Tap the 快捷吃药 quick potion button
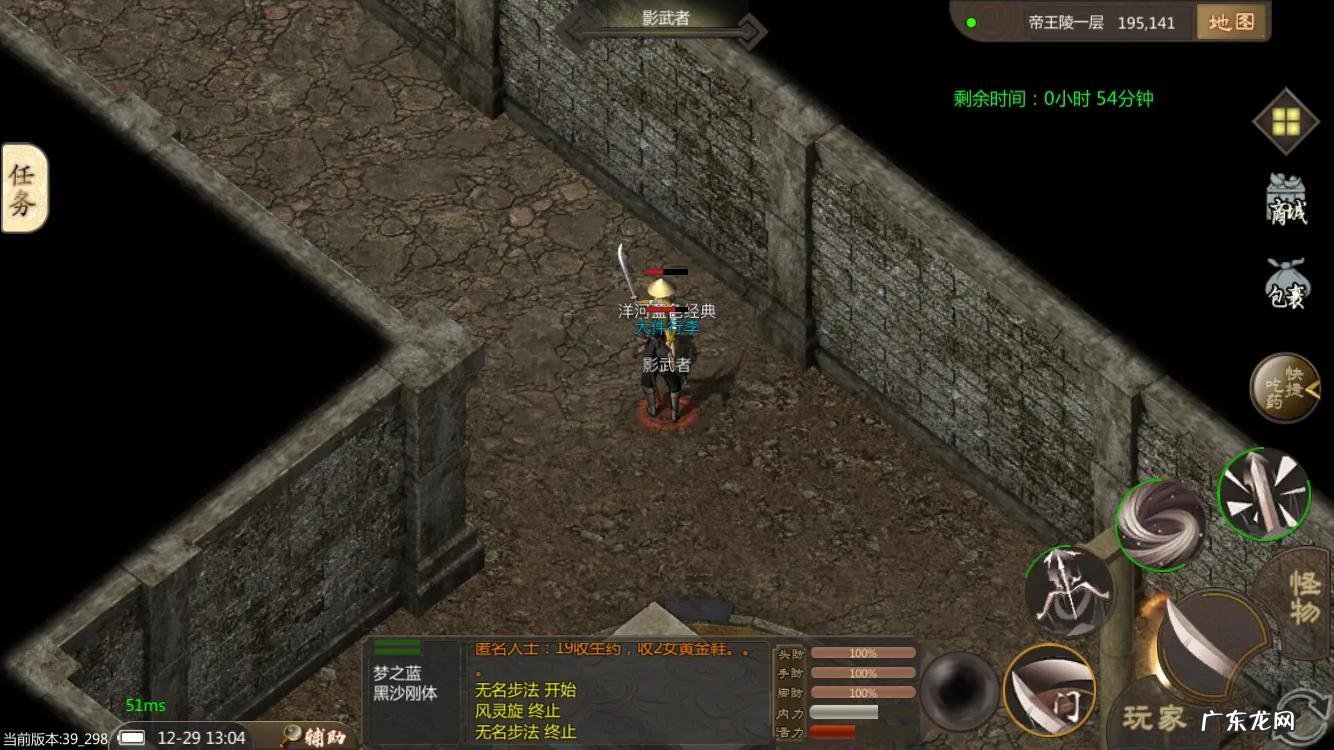The width and height of the screenshot is (1334, 750). click(x=1284, y=388)
